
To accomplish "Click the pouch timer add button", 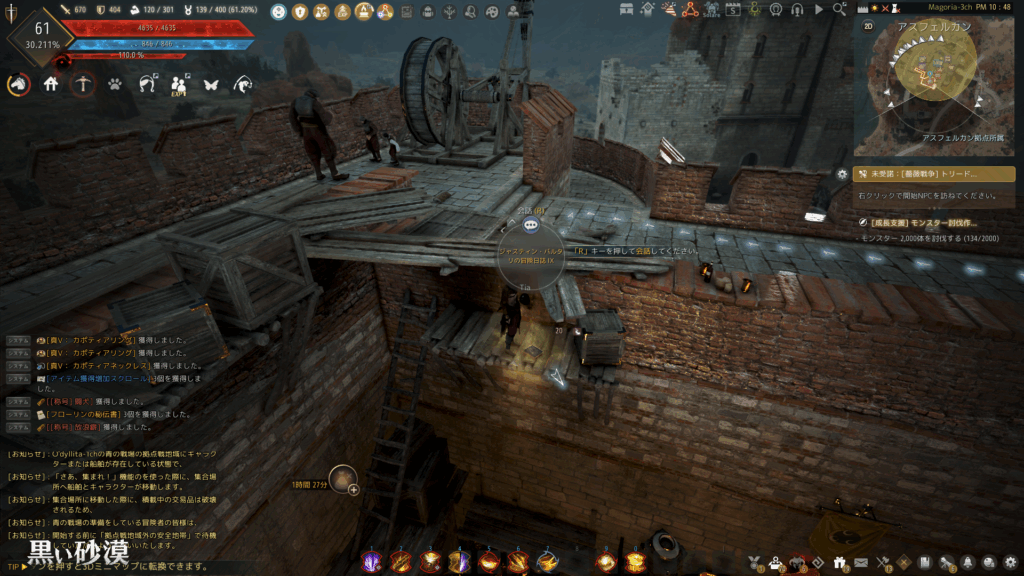I will click(x=353, y=490).
